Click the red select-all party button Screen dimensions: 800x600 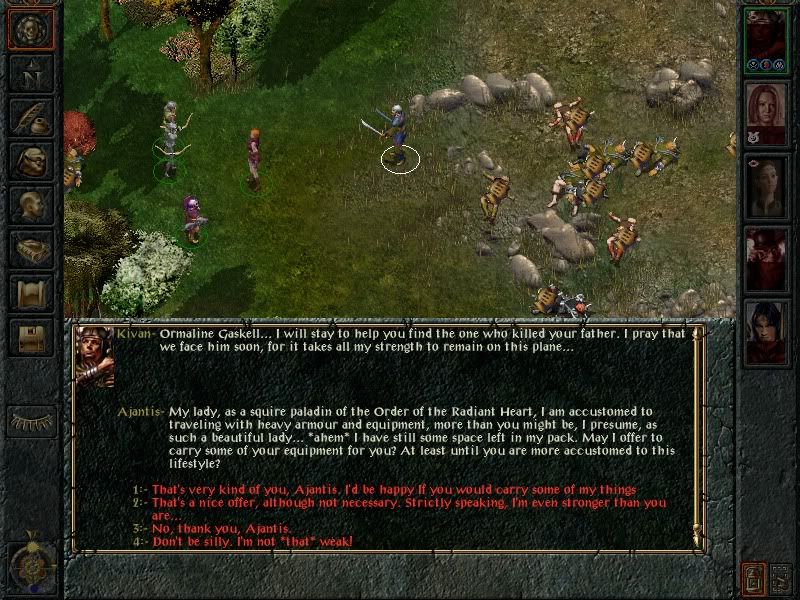coord(752,579)
